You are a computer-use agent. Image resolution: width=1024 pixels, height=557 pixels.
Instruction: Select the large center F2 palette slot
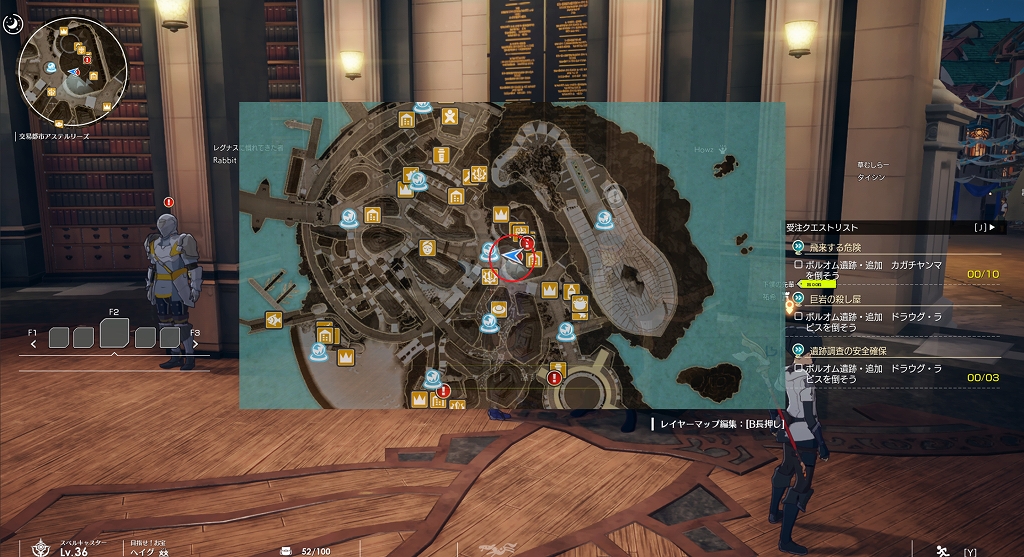pos(114,333)
